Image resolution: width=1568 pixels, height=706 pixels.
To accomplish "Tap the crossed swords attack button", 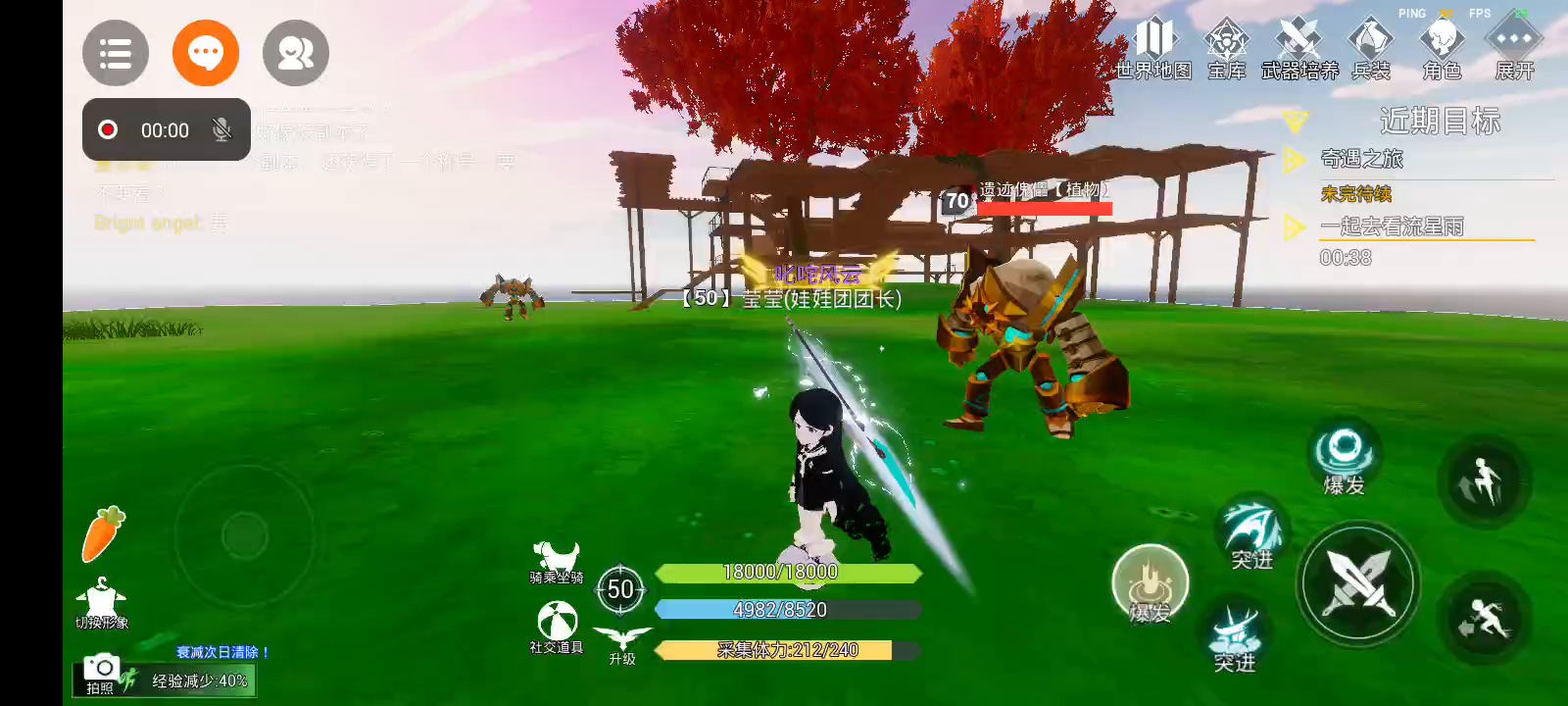I will coord(1358,583).
